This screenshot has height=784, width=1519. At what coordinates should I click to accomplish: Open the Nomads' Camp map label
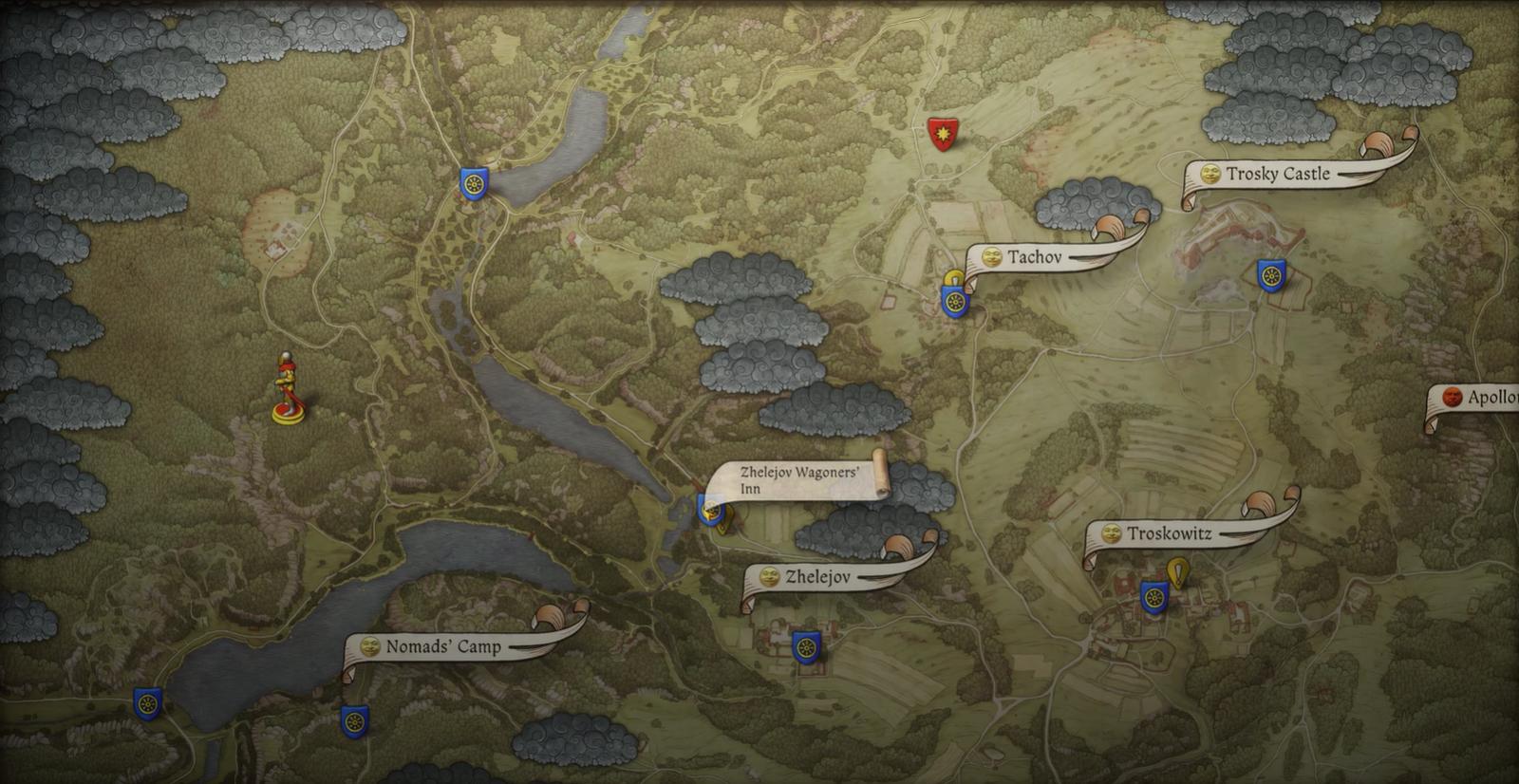point(442,647)
